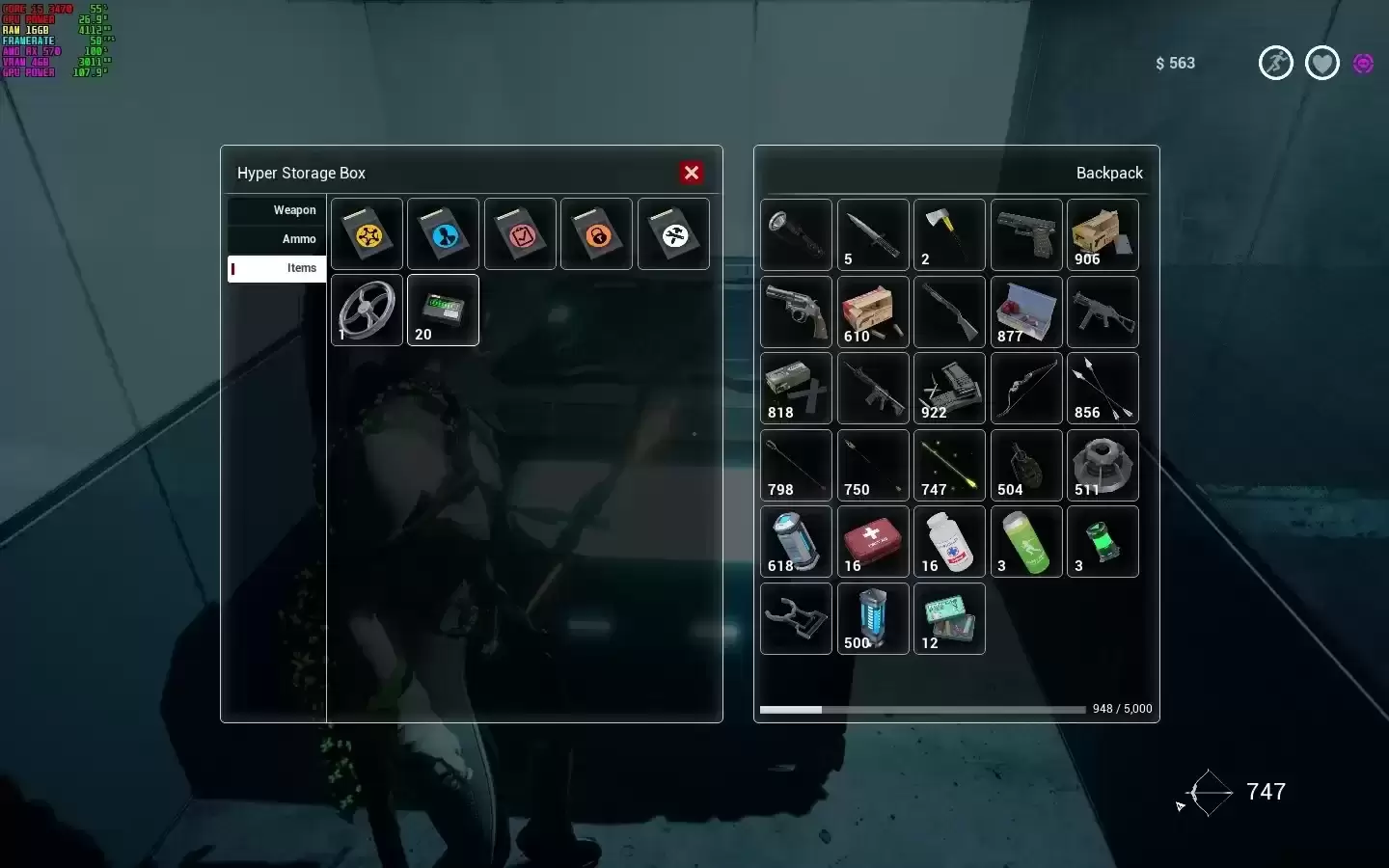Take the green-screen device stacked at 20
The height and width of the screenshot is (868, 1389).
click(x=443, y=311)
